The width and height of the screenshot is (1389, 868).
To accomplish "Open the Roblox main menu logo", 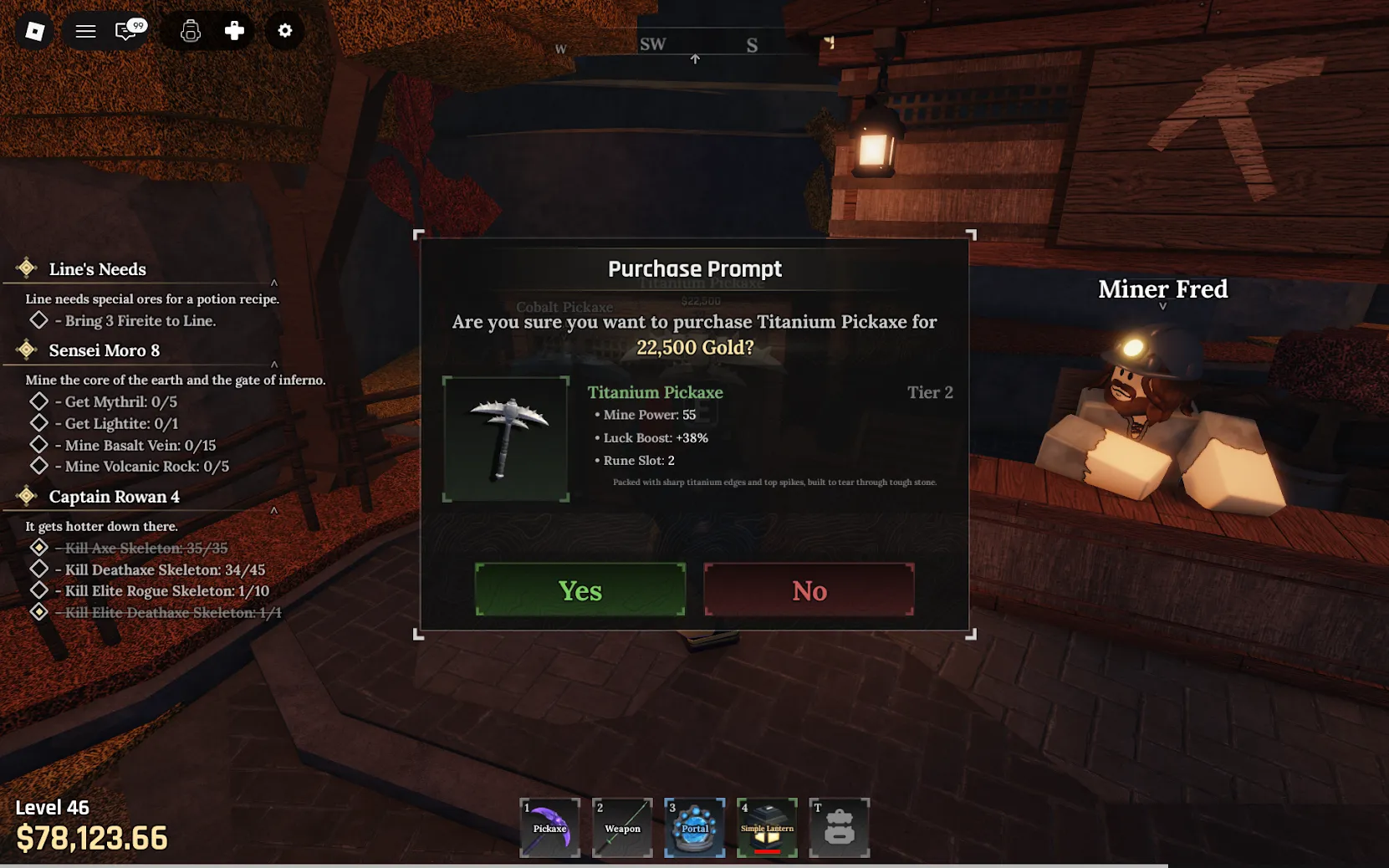I will [34, 31].
